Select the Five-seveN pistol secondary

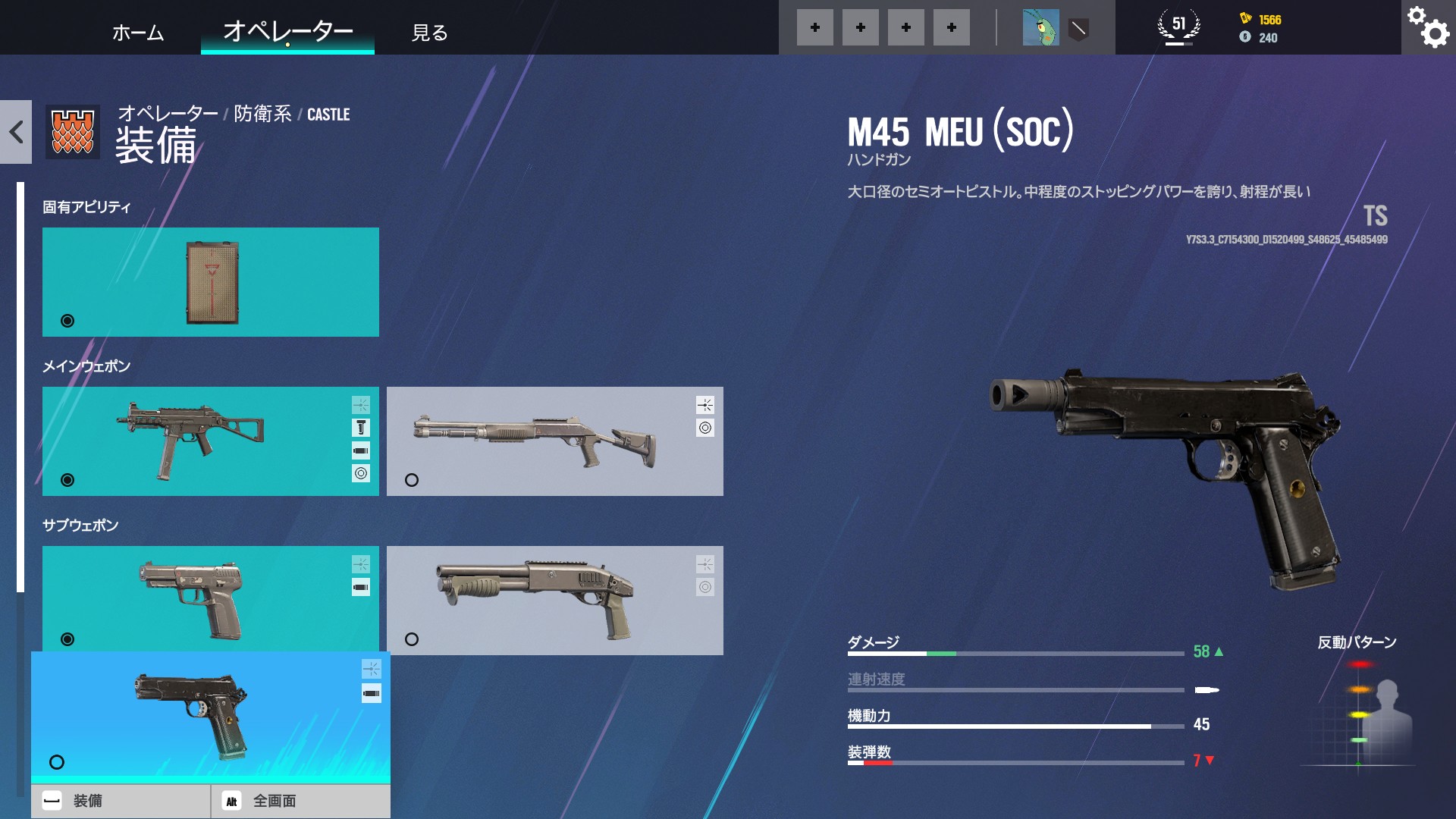pyautogui.click(x=211, y=599)
